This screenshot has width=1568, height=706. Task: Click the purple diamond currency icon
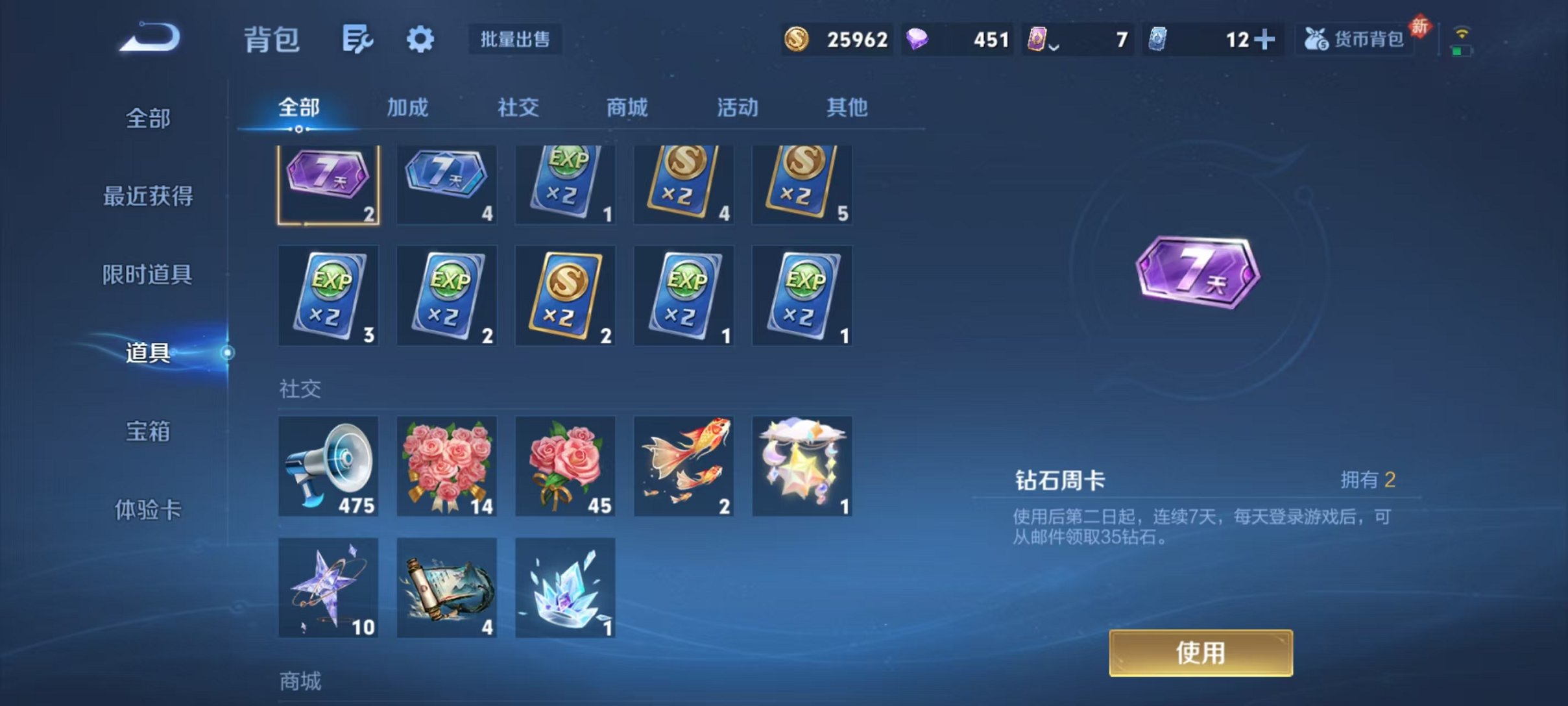pyautogui.click(x=920, y=39)
